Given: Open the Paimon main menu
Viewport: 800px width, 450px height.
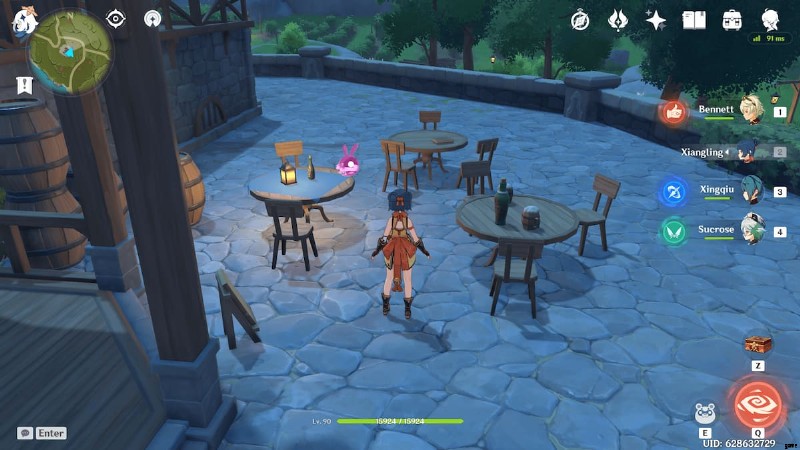Looking at the screenshot, I should pyautogui.click(x=22, y=20).
